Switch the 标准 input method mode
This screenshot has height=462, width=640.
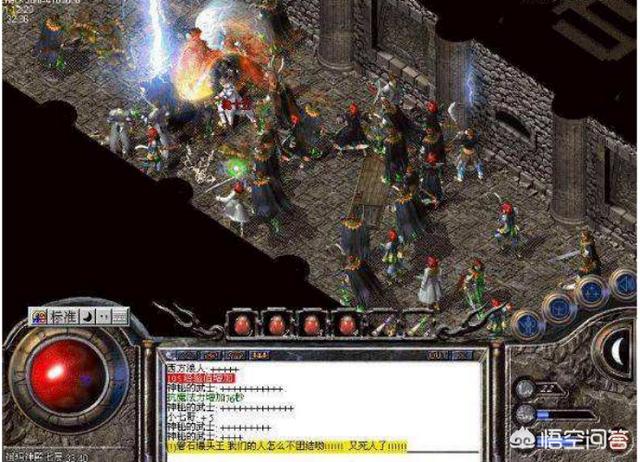coord(62,315)
